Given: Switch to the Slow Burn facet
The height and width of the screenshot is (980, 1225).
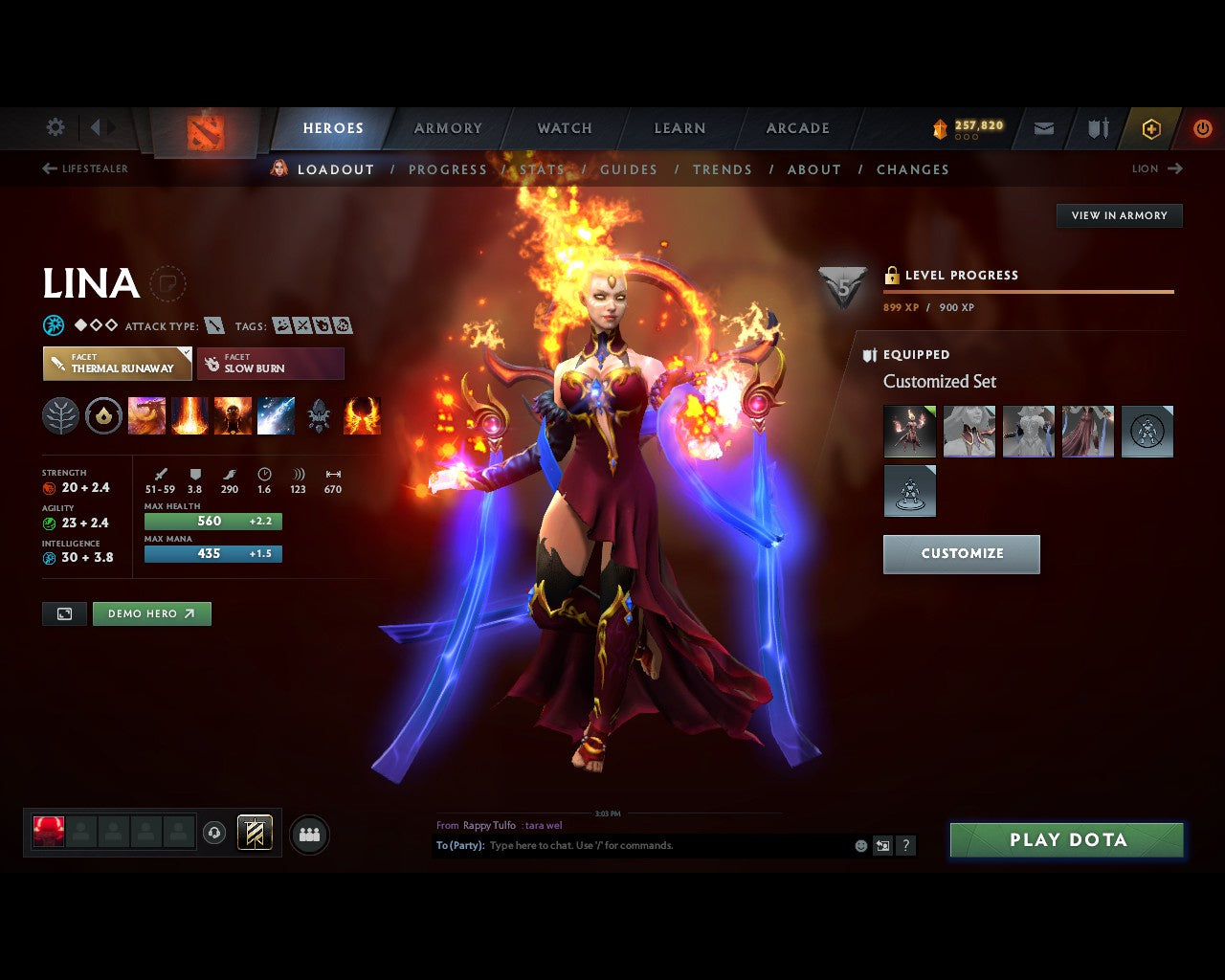Looking at the screenshot, I should 271,364.
